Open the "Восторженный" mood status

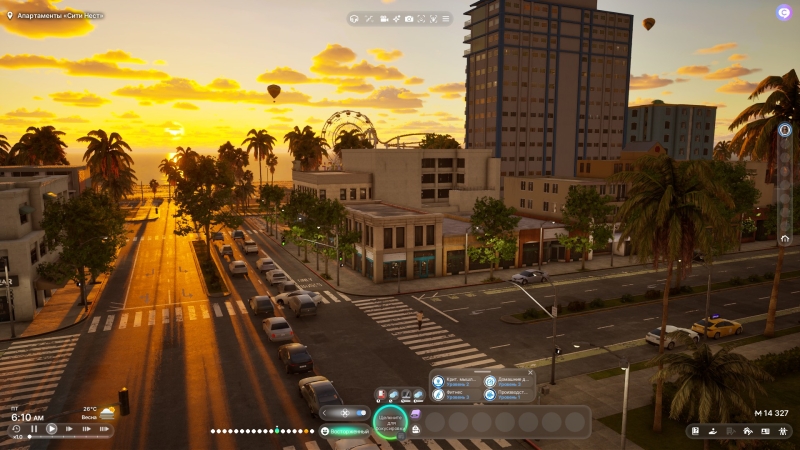tap(346, 431)
